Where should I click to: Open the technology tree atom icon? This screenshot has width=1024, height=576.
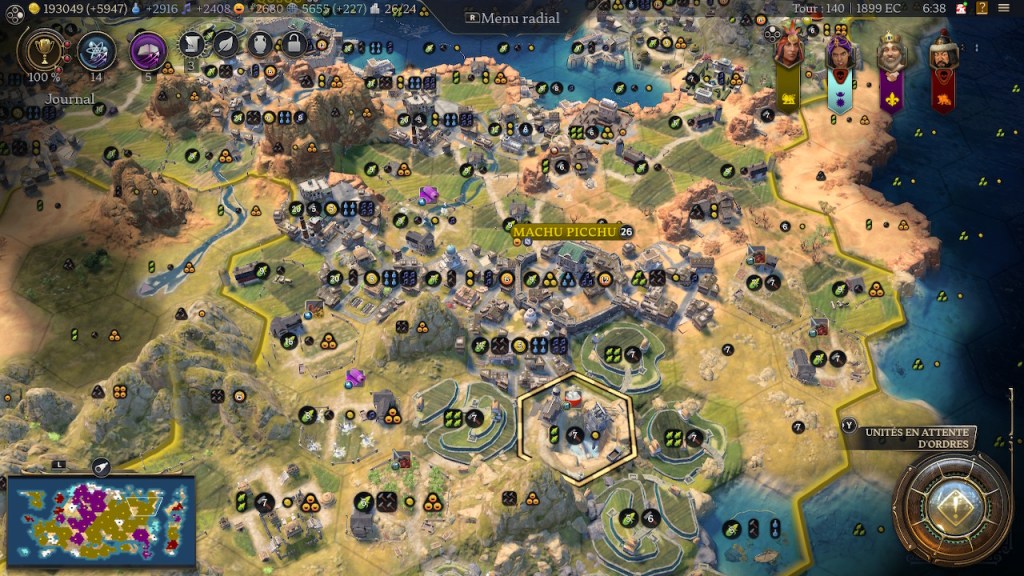97,50
